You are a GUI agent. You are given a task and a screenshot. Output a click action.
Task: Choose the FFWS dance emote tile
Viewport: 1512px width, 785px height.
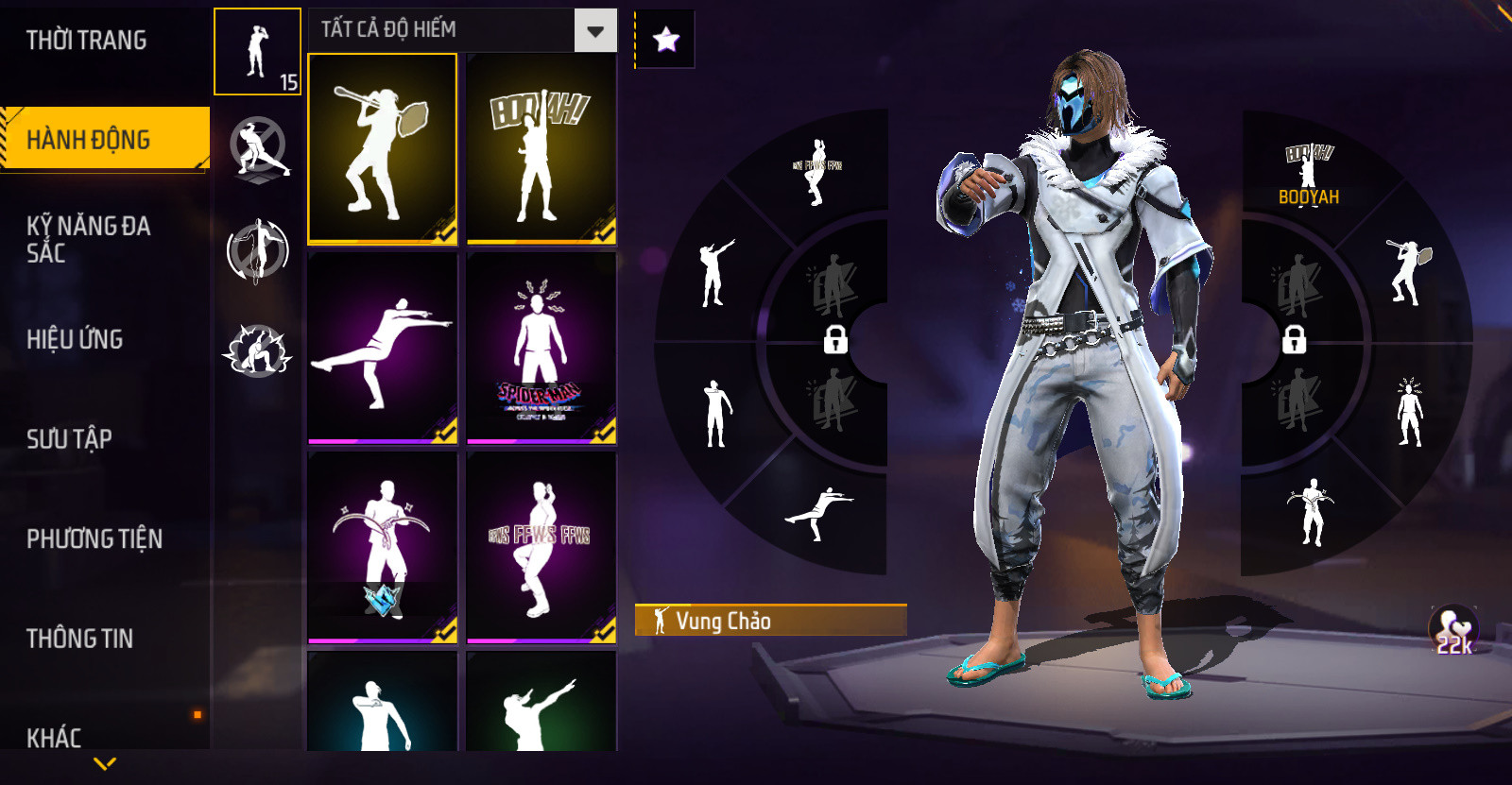point(541,547)
